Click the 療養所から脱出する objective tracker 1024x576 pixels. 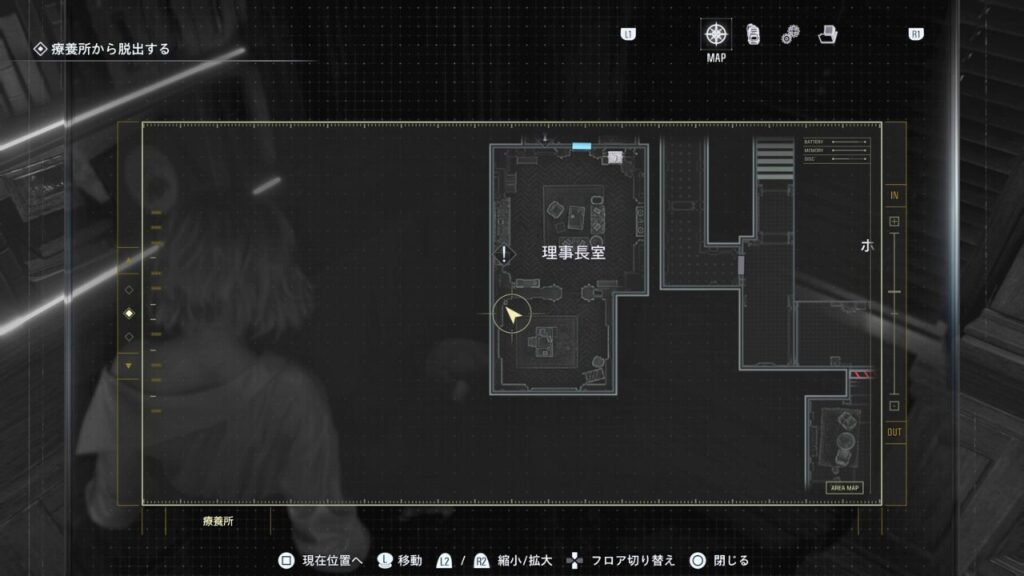[x=110, y=48]
